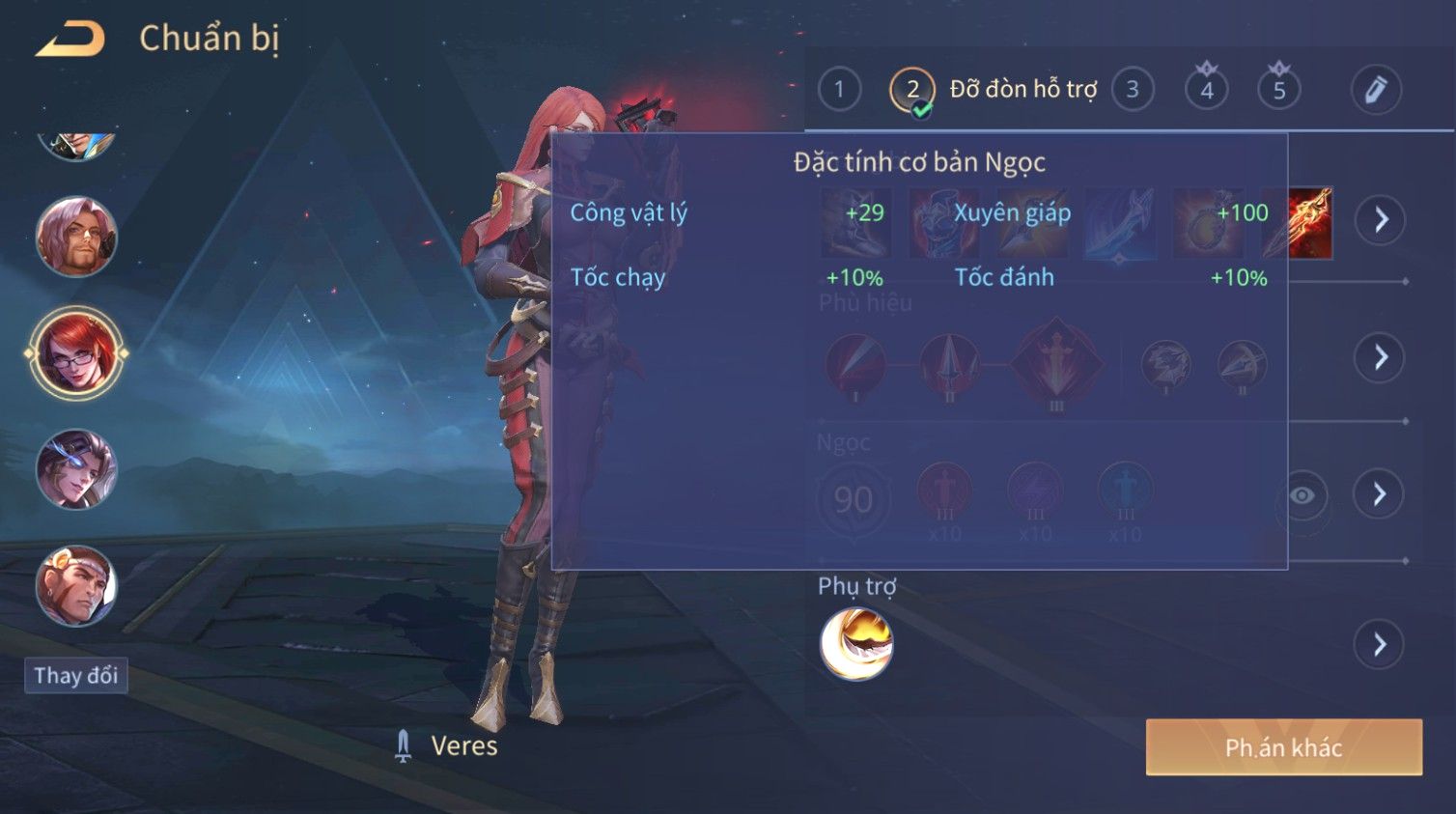Select the red-haired Veres portrait
Image resolution: width=1456 pixels, height=814 pixels.
pyautogui.click(x=76, y=353)
